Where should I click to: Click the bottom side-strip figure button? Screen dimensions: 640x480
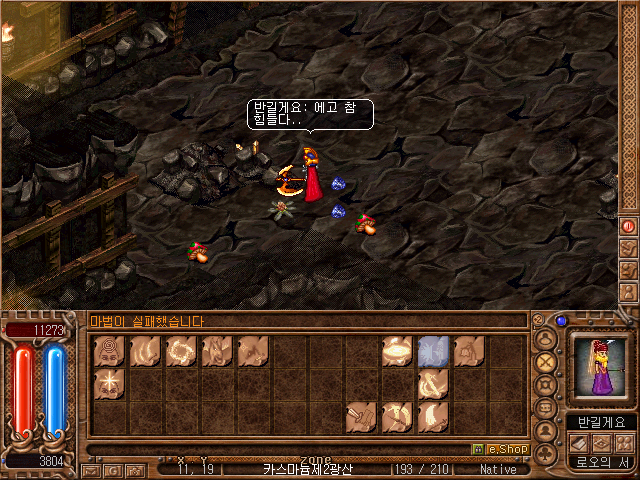pyautogui.click(x=629, y=290)
